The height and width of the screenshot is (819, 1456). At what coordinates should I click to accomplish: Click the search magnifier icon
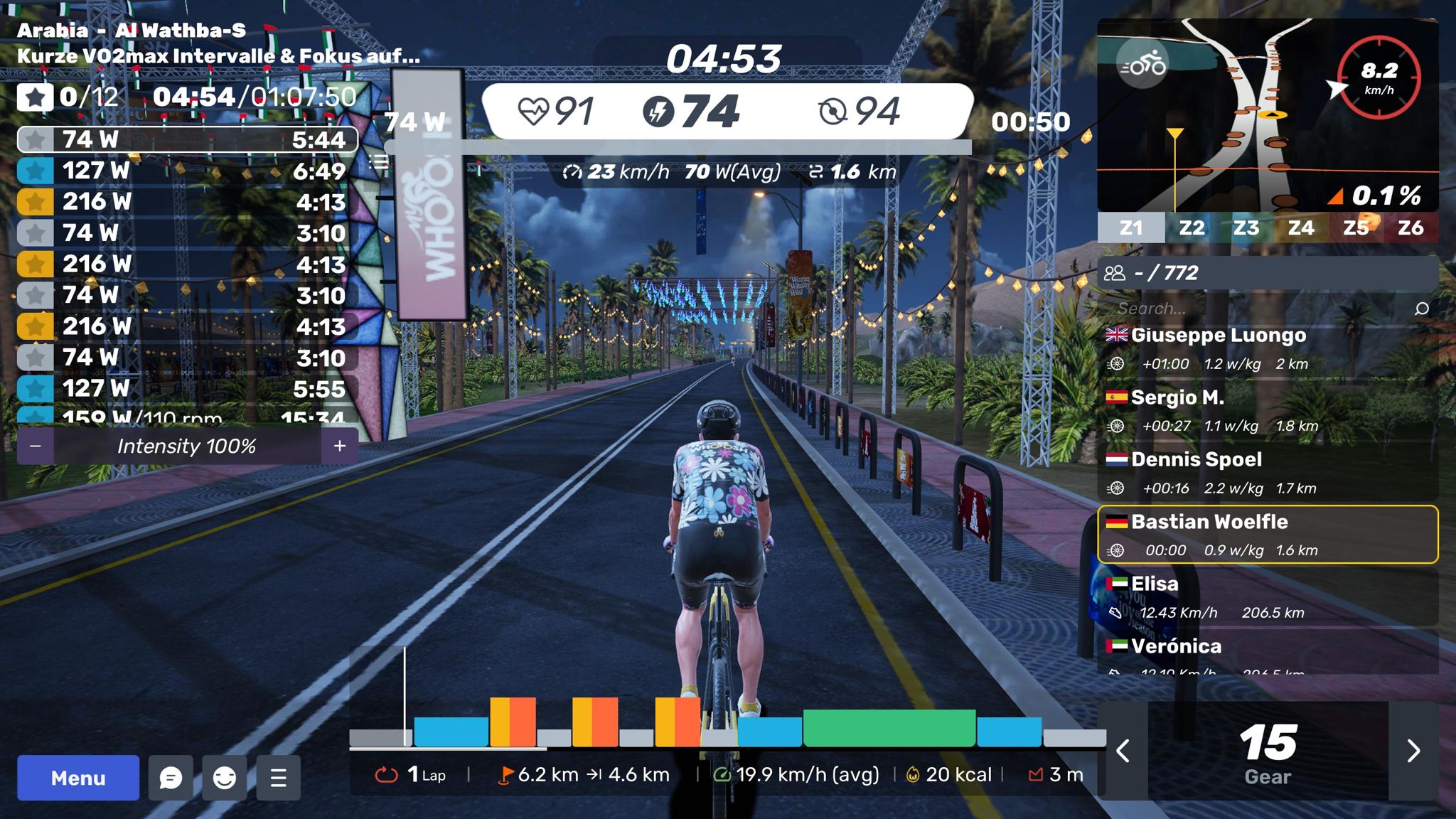pyautogui.click(x=1422, y=309)
